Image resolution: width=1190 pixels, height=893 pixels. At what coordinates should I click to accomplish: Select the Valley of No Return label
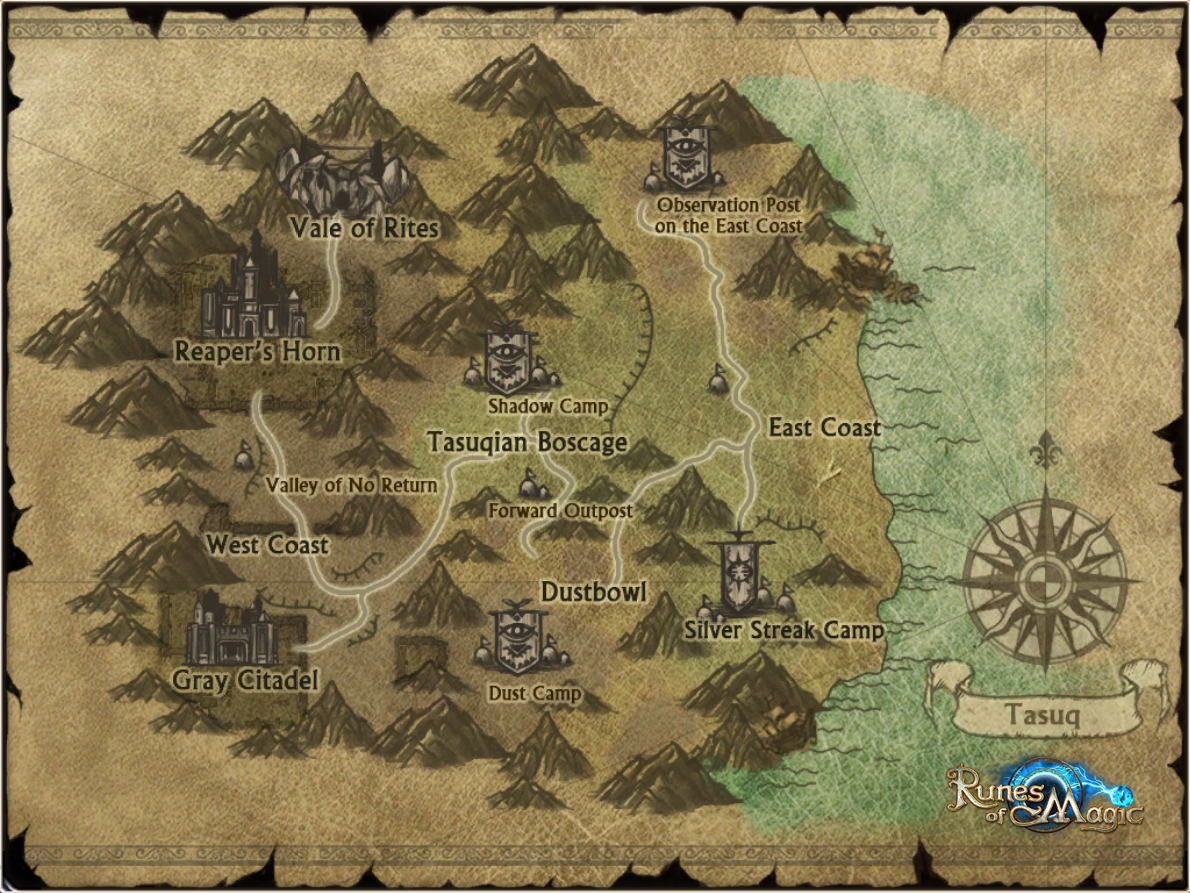coord(351,485)
